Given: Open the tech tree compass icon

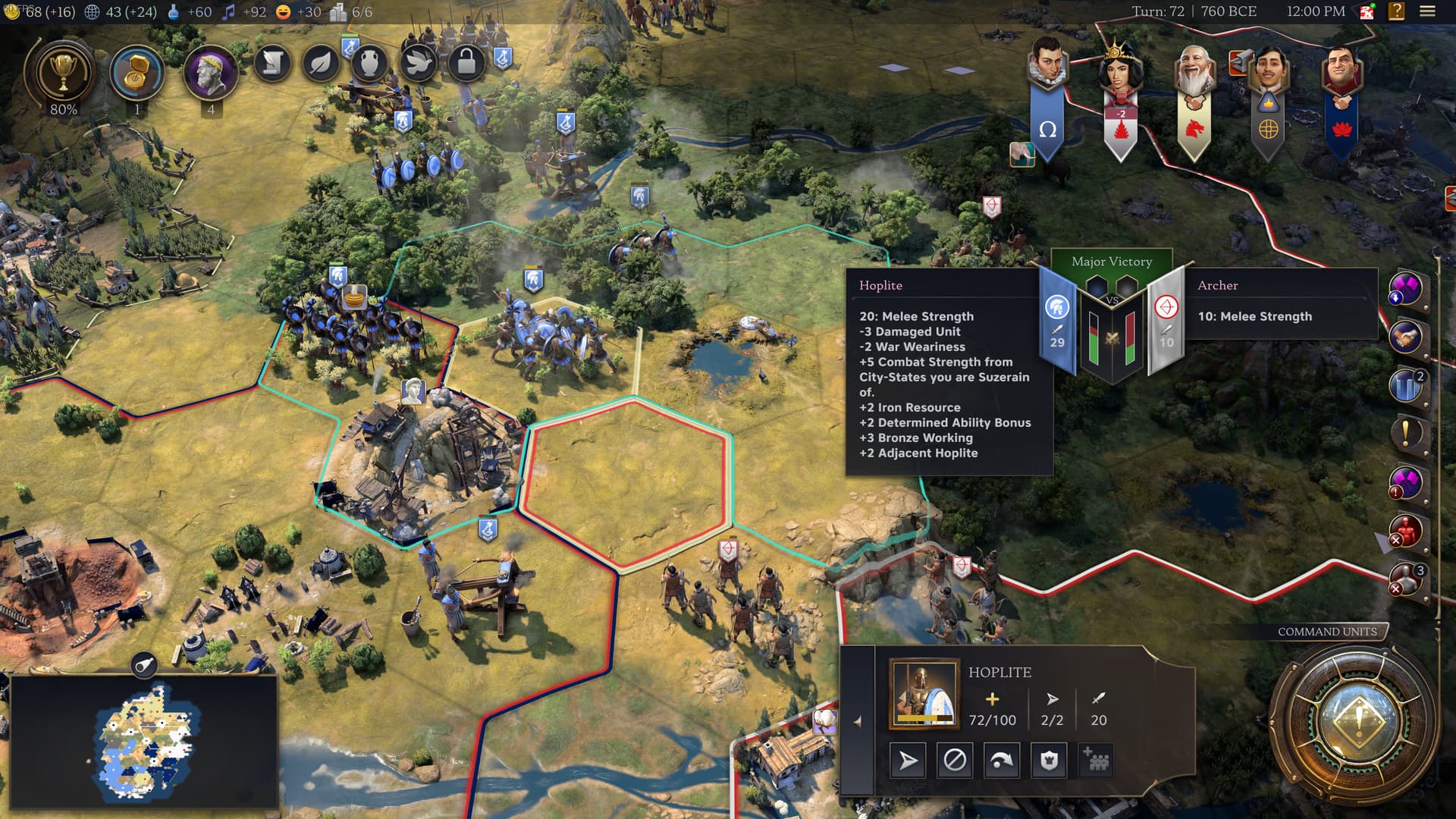Looking at the screenshot, I should [x=137, y=74].
